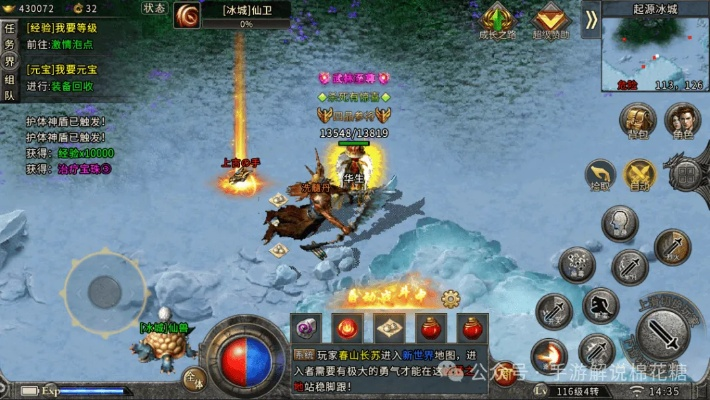Activate the kicking boot skill
This screenshot has height=400, width=710.
click(x=601, y=304)
